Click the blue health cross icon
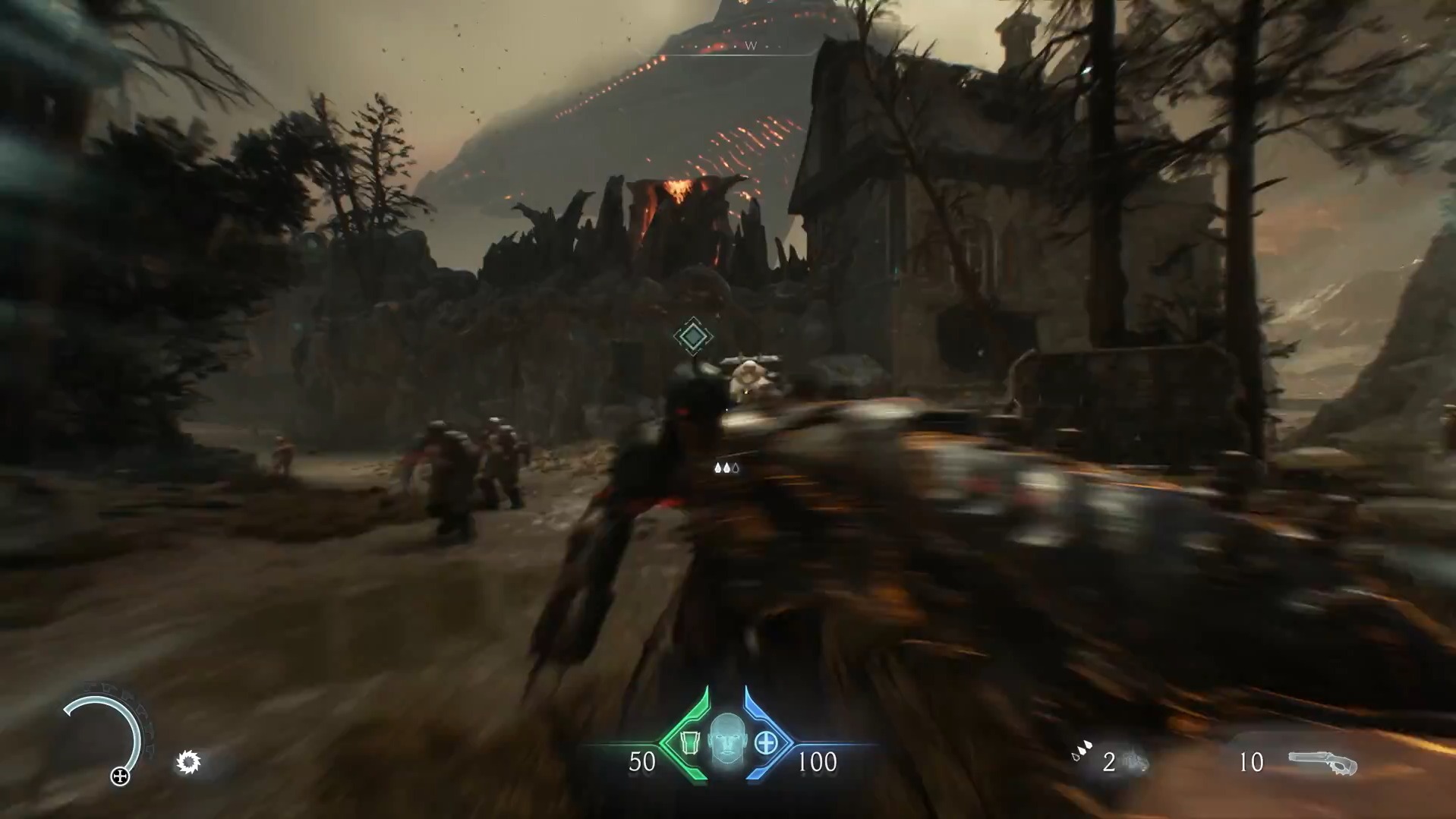Viewport: 1456px width, 819px height. 766,742
